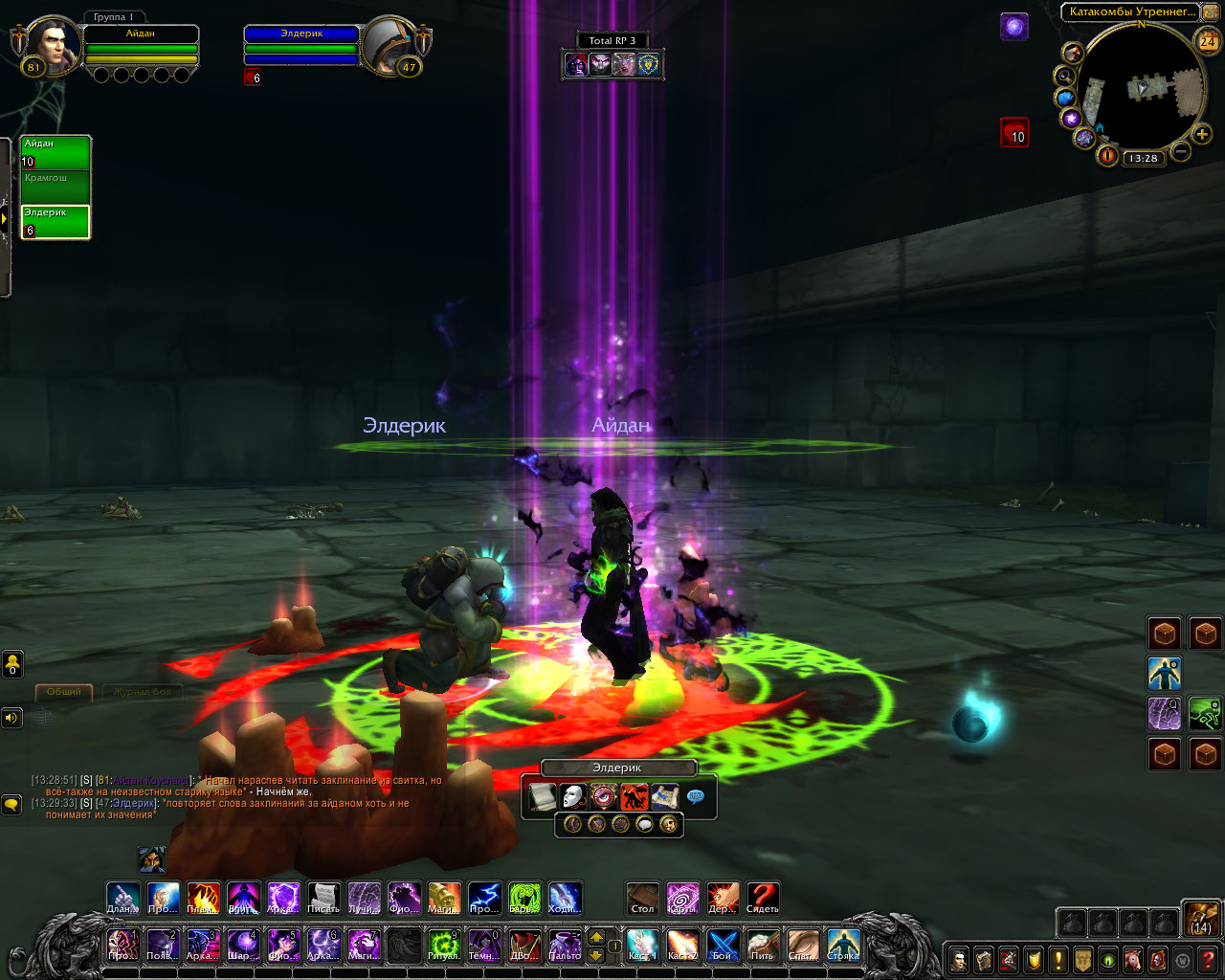Zoom in the minimap with plus button
Viewport: 1225px width, 980px height.
point(1202,134)
